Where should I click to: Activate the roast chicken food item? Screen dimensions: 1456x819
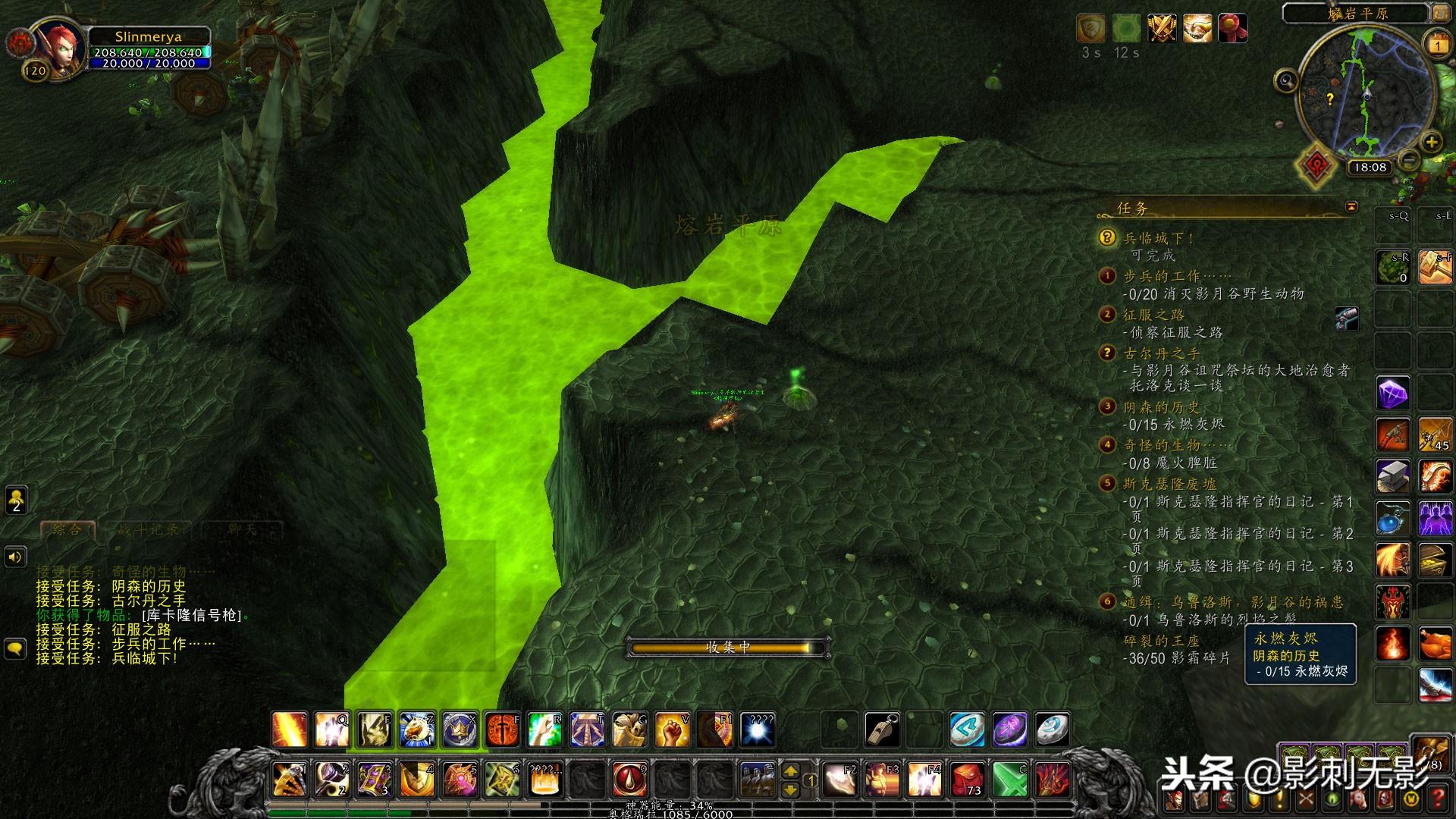click(x=1436, y=645)
